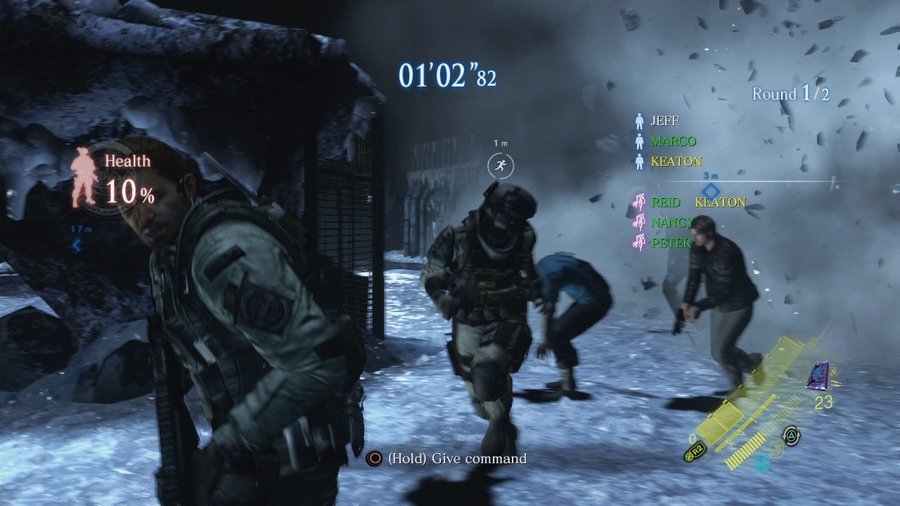Select JEFF in the player list

663,120
